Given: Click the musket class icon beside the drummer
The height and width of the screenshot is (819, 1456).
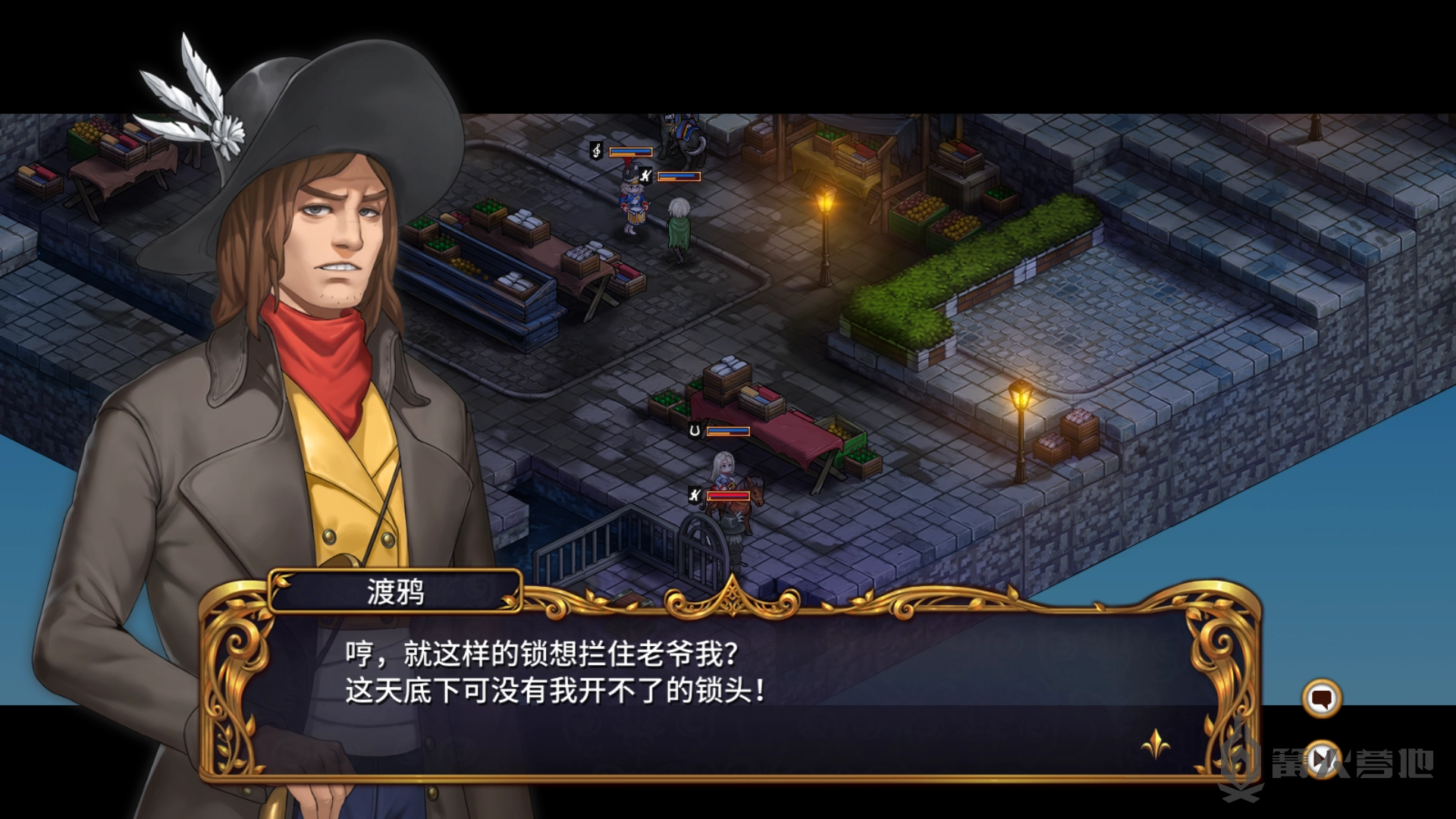Looking at the screenshot, I should (644, 175).
